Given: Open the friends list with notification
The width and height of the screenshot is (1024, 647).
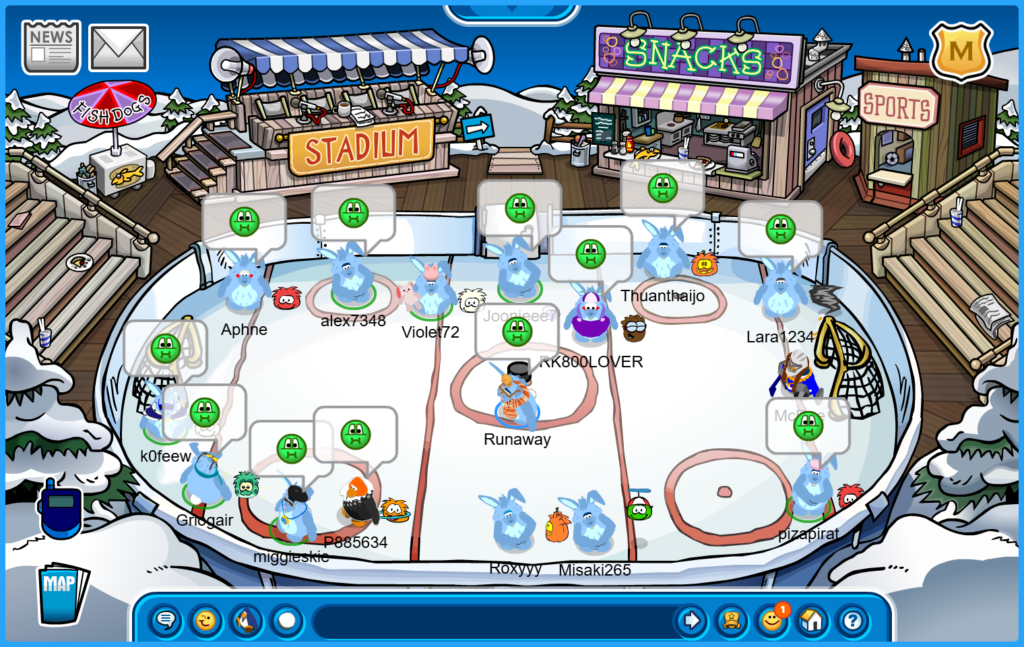Looking at the screenshot, I should pyautogui.click(x=772, y=621).
